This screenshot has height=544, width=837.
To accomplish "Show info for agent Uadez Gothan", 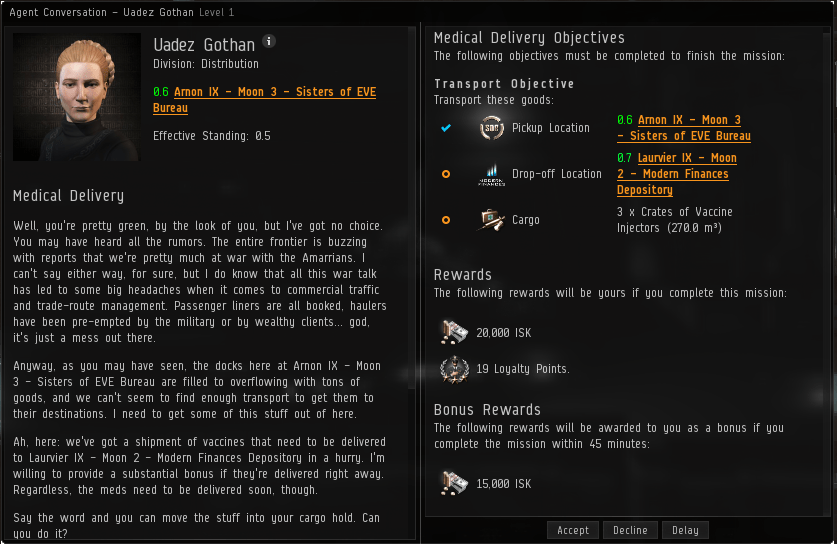I will [269, 42].
